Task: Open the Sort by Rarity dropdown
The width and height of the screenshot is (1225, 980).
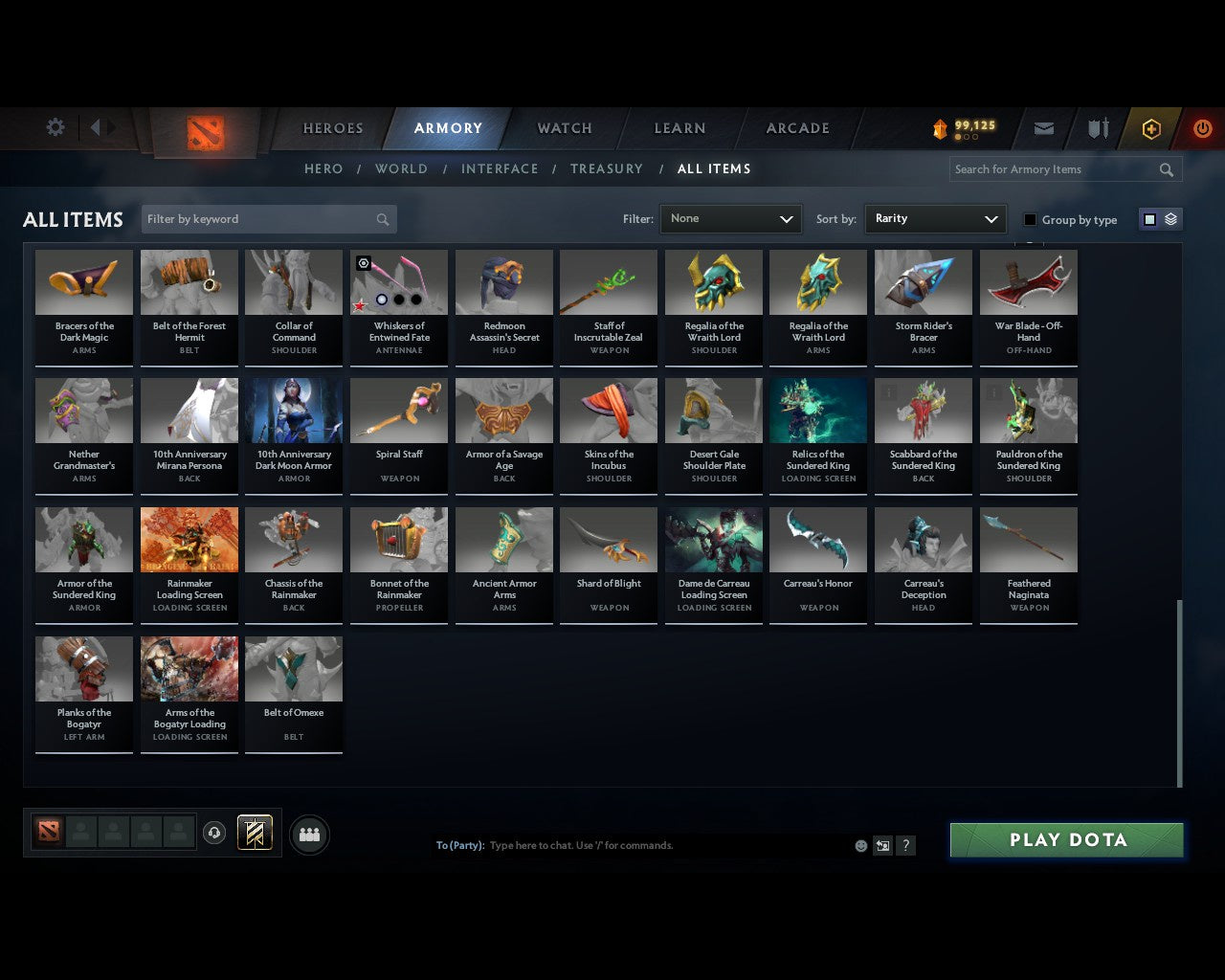Action: click(935, 218)
